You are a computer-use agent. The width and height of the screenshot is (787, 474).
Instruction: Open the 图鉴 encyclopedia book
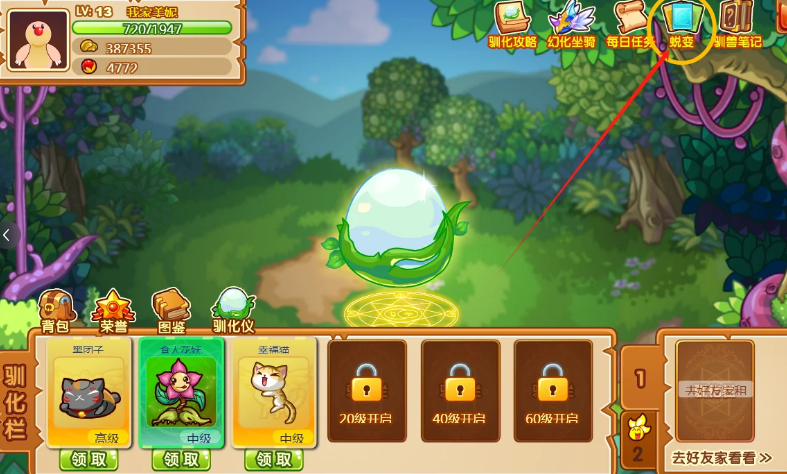(x=170, y=309)
